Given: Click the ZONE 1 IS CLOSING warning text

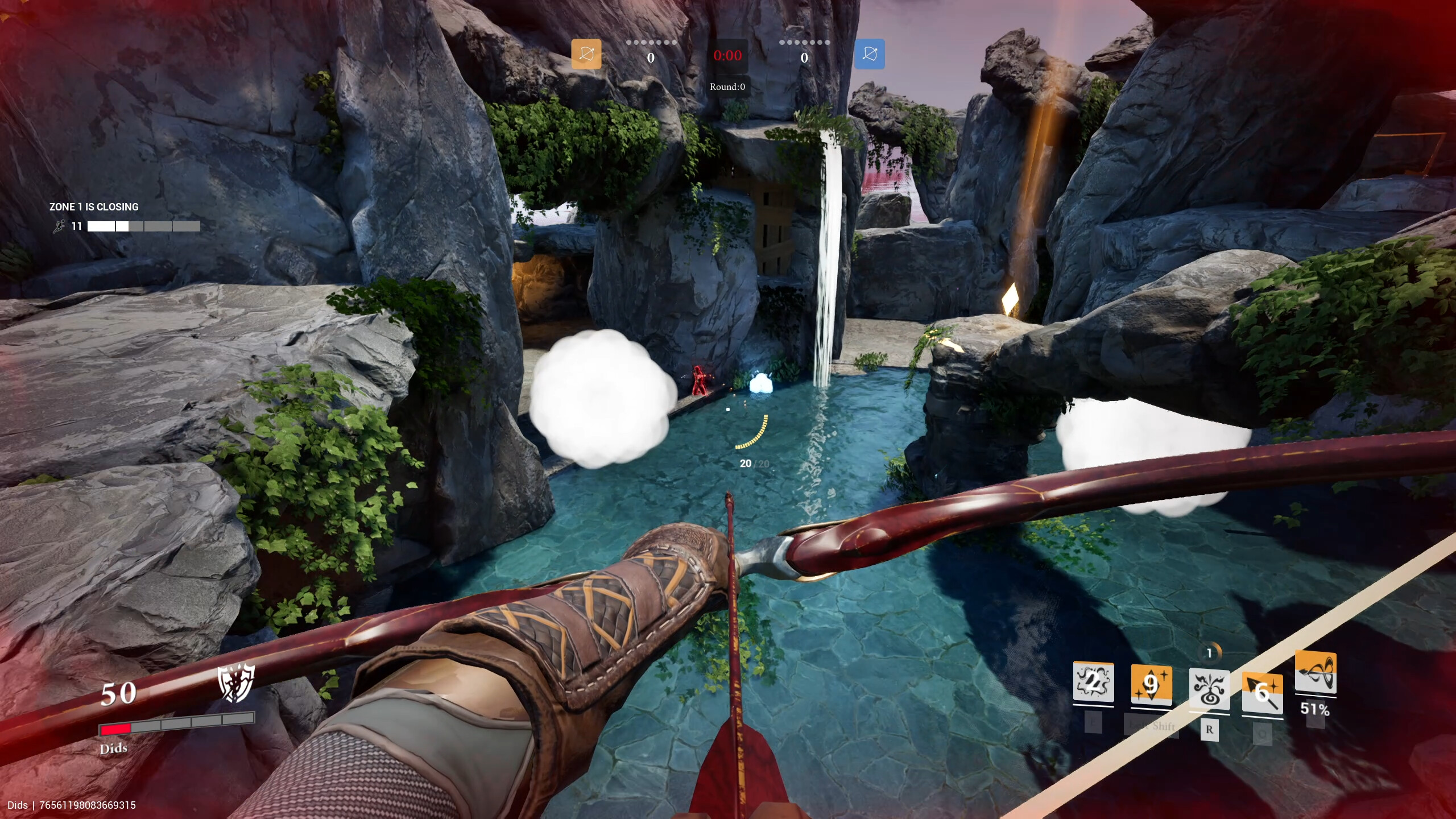Looking at the screenshot, I should click(x=93, y=206).
